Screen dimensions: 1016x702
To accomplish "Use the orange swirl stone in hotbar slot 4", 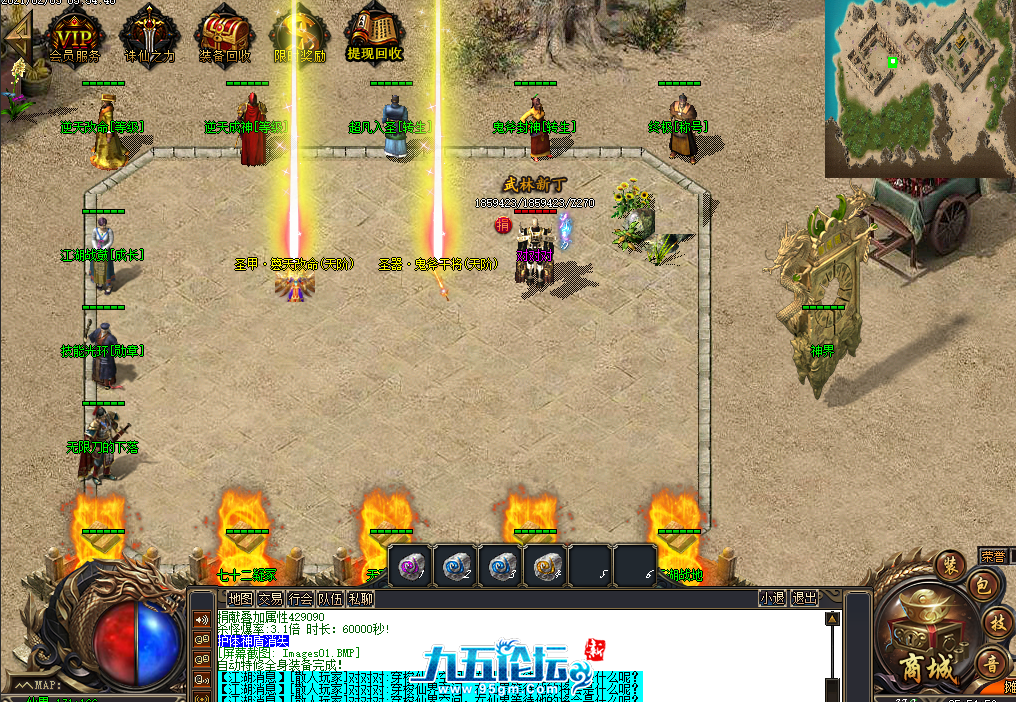I will (546, 565).
